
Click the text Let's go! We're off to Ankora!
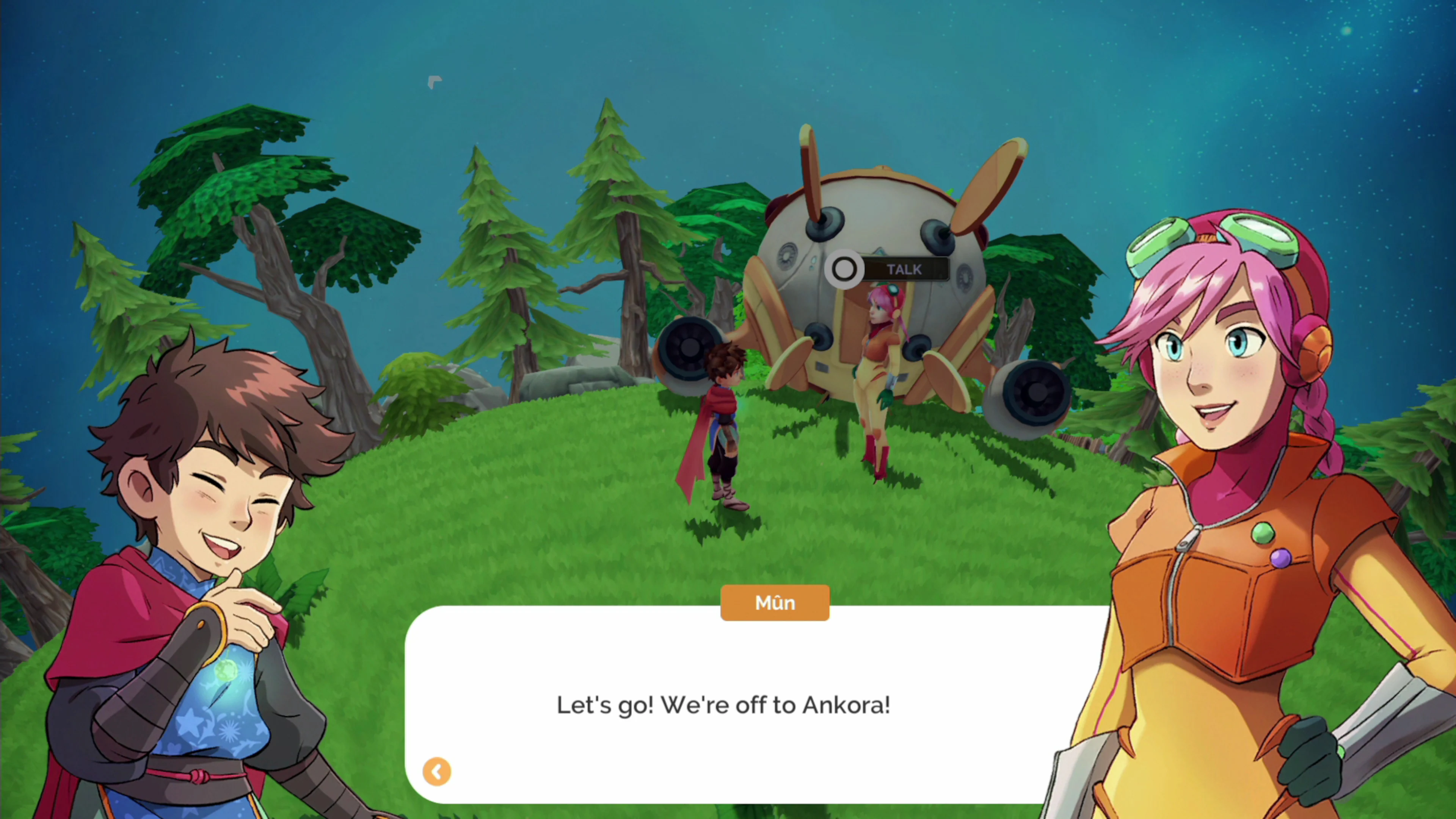[723, 705]
